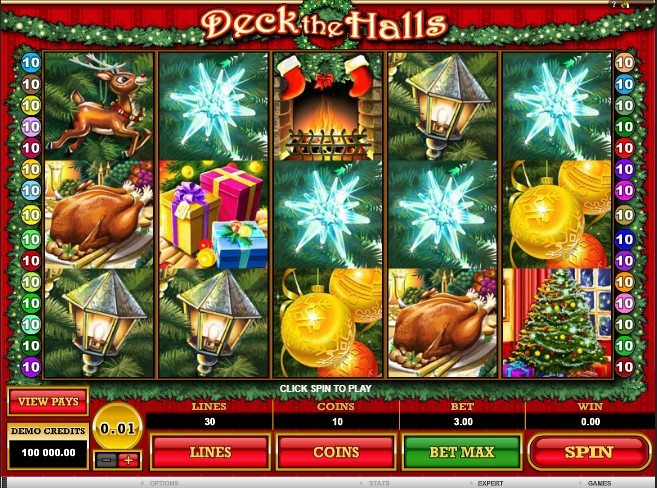
Task: Place the maximum bet with BET MAX
Action: (462, 452)
